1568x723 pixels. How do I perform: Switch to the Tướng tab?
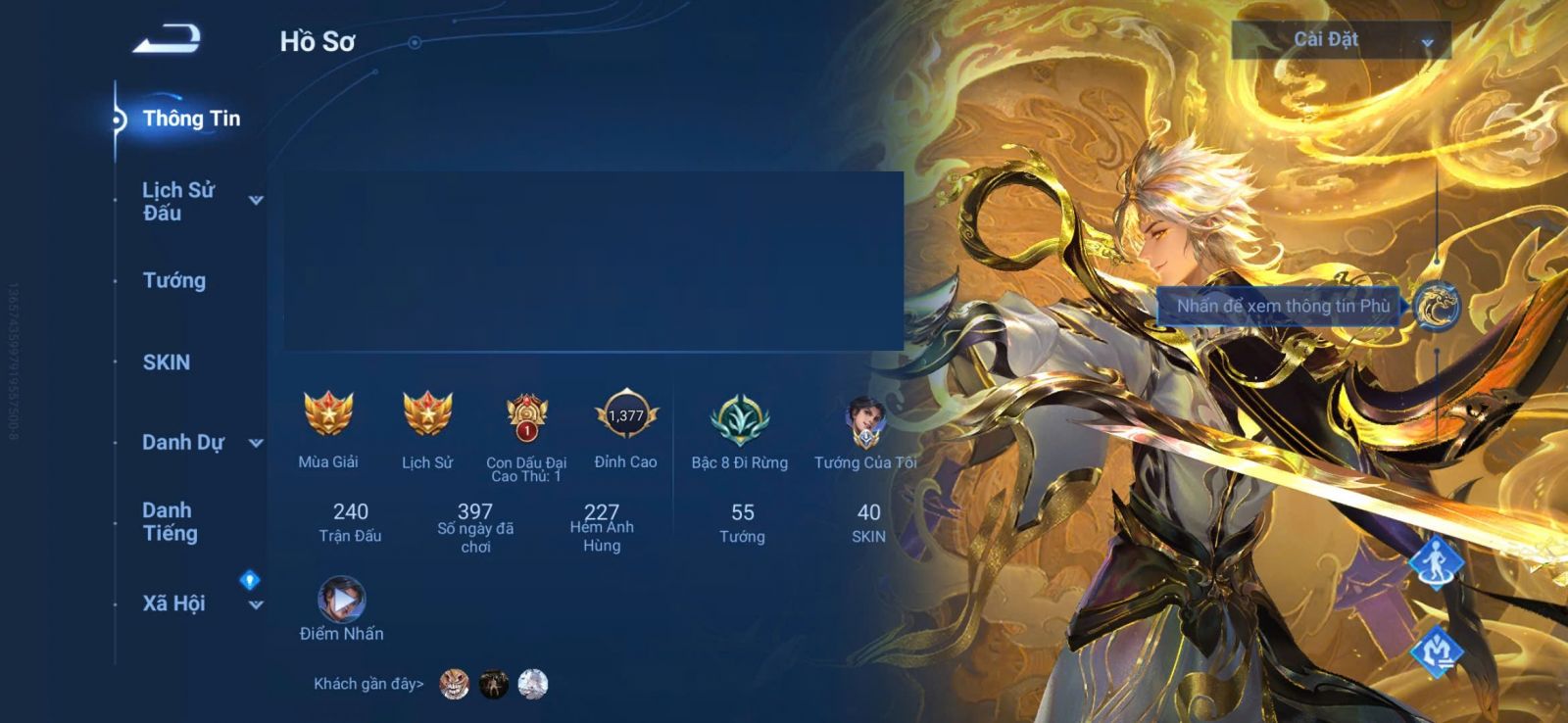click(x=174, y=280)
